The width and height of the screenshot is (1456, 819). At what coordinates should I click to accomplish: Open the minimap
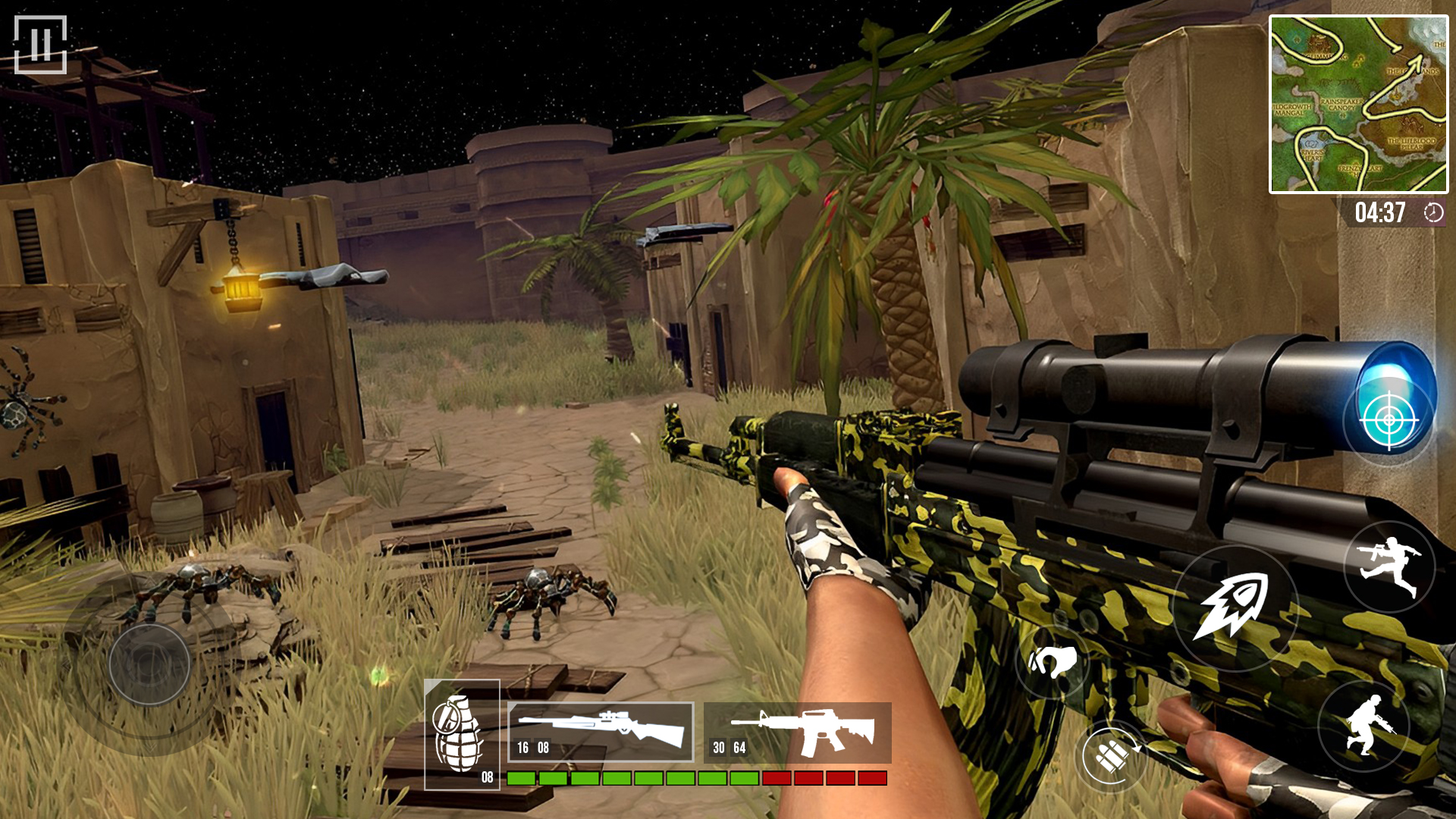tap(1358, 105)
